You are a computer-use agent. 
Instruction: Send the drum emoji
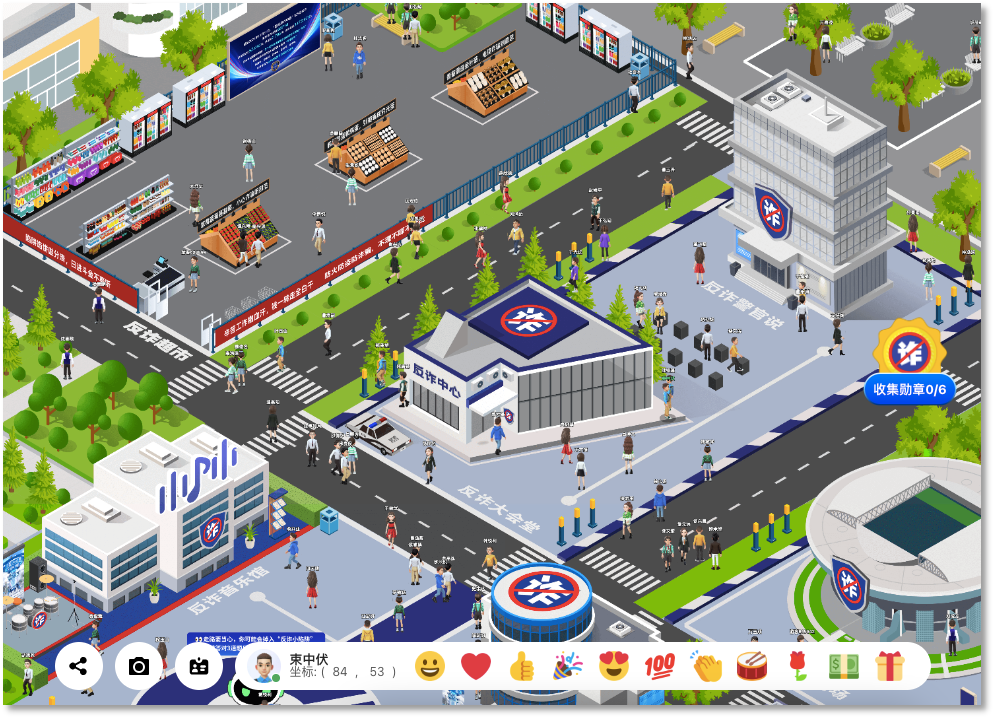pos(751,666)
